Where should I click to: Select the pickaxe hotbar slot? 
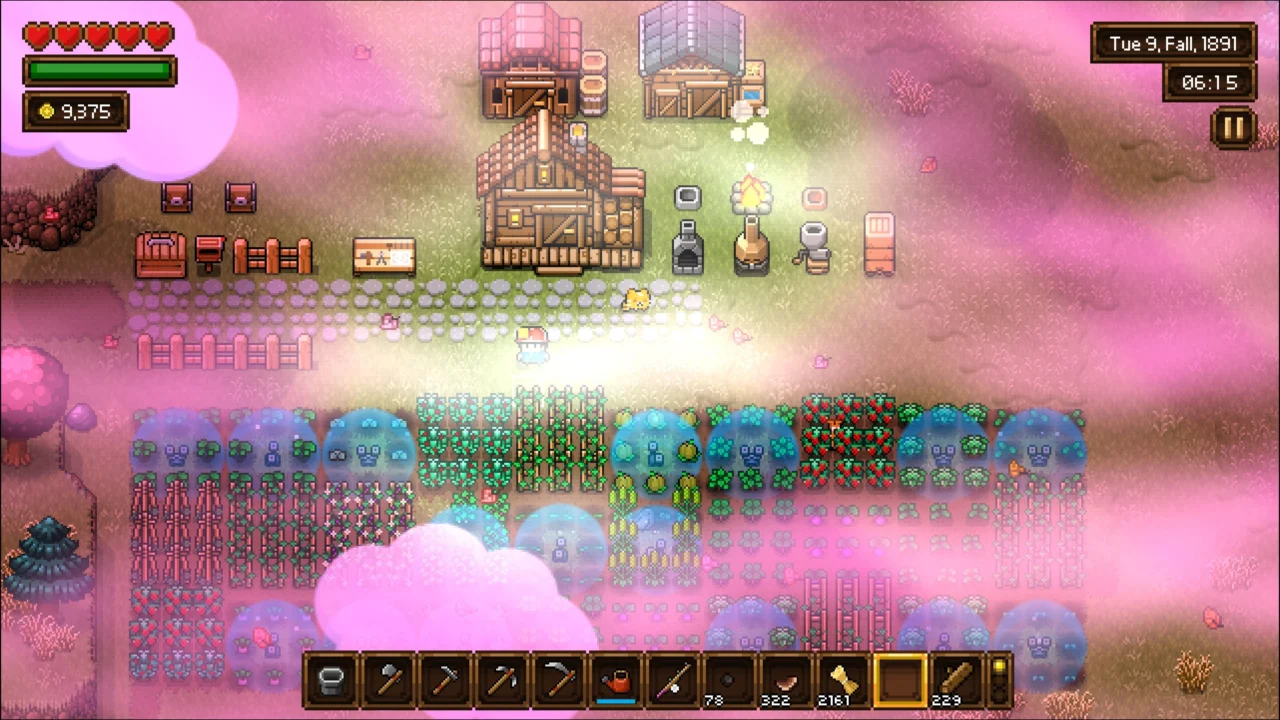pos(502,681)
